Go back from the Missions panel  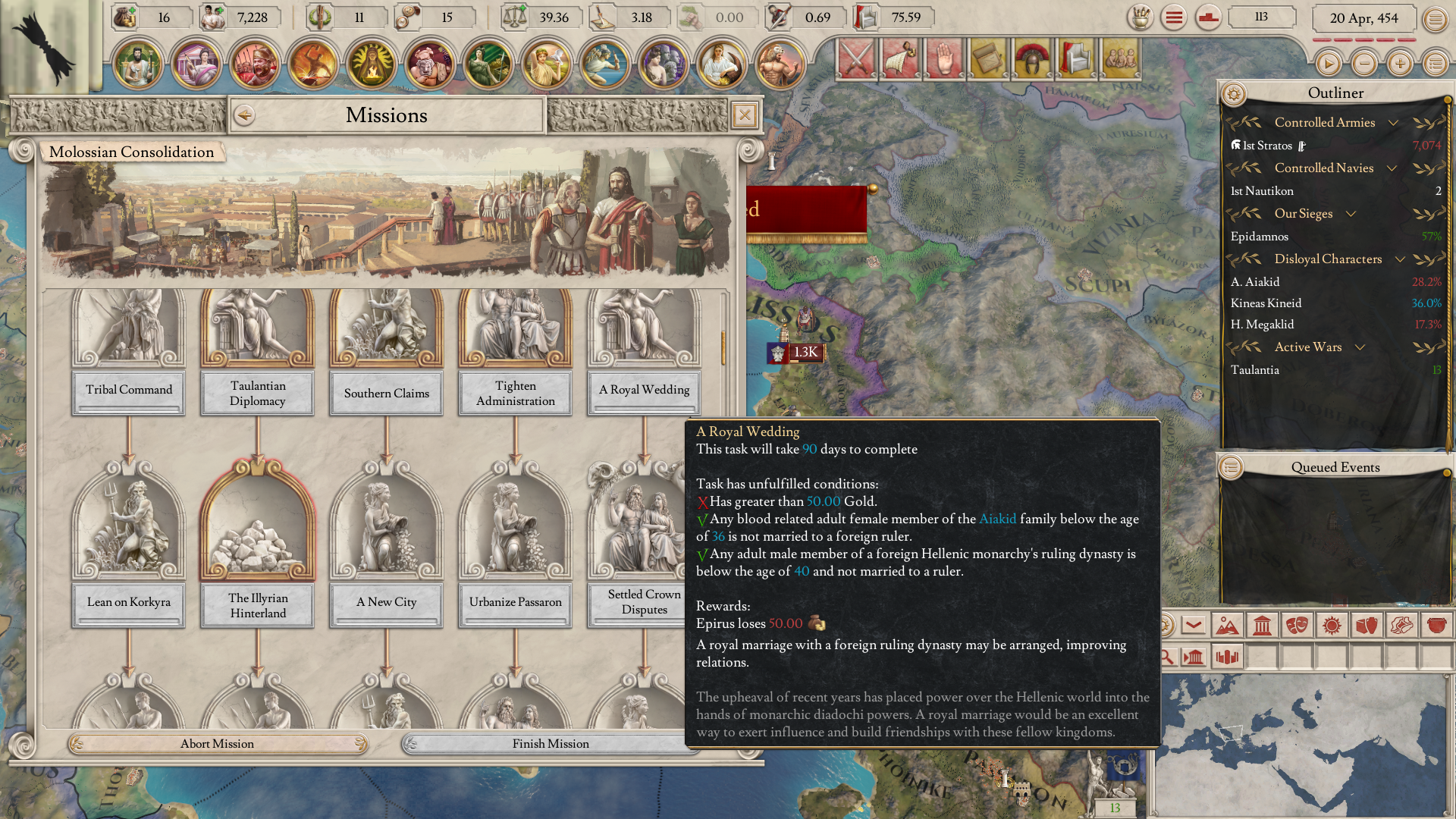pos(244,115)
